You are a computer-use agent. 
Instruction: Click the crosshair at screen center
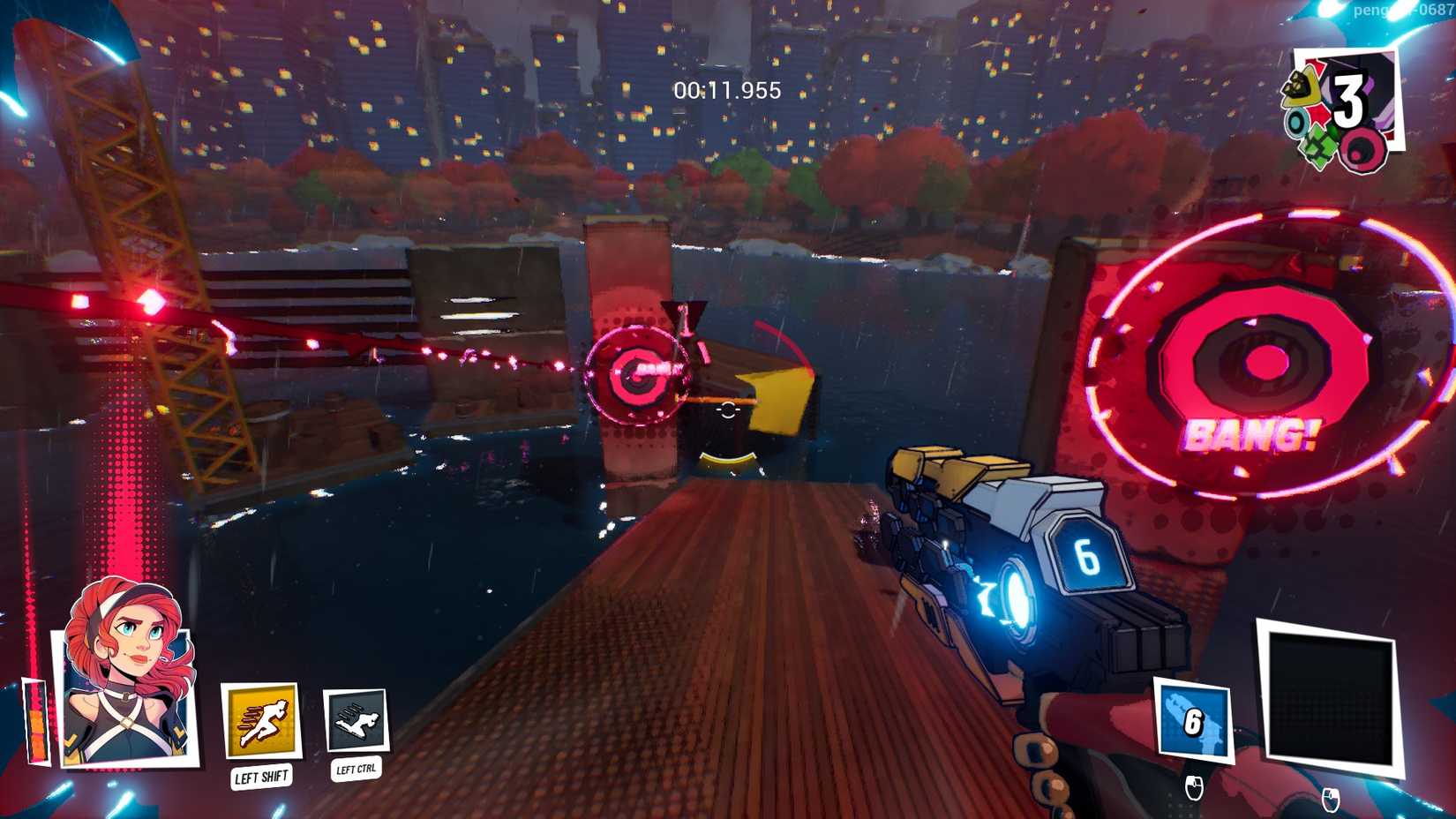pyautogui.click(x=727, y=409)
